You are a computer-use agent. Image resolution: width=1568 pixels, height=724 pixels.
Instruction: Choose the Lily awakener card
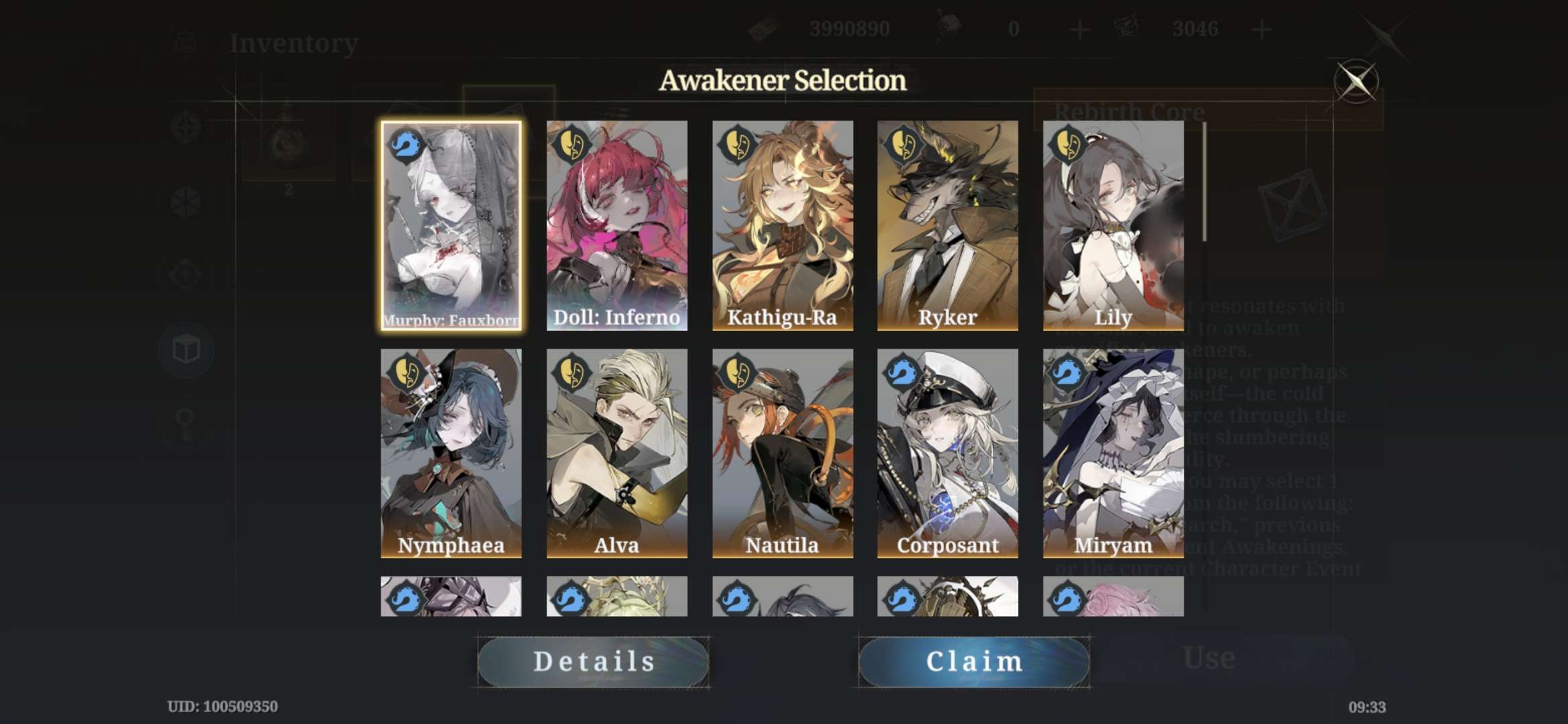pyautogui.click(x=1113, y=225)
